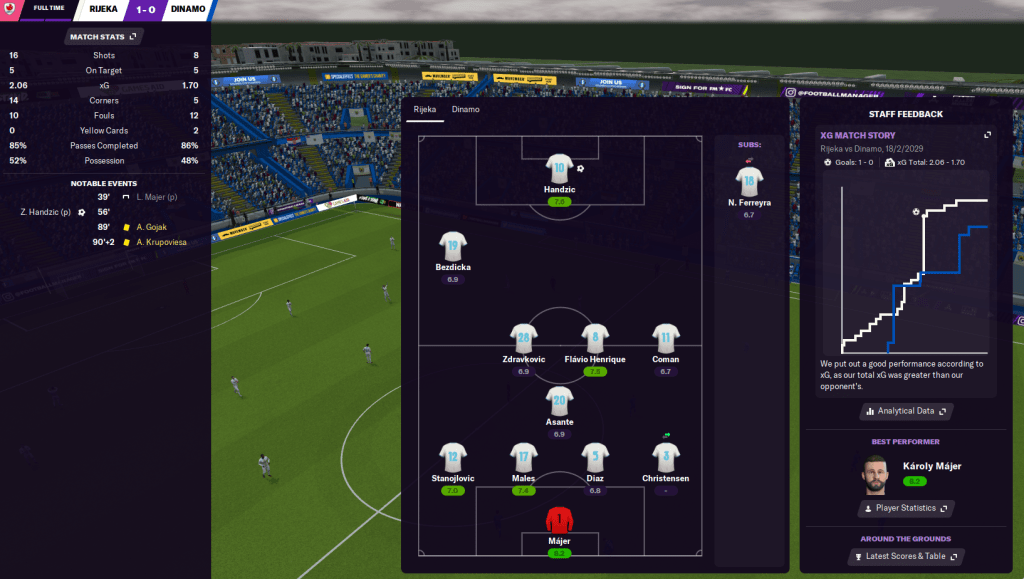Open Player Statistics
The width and height of the screenshot is (1024, 579).
point(905,508)
